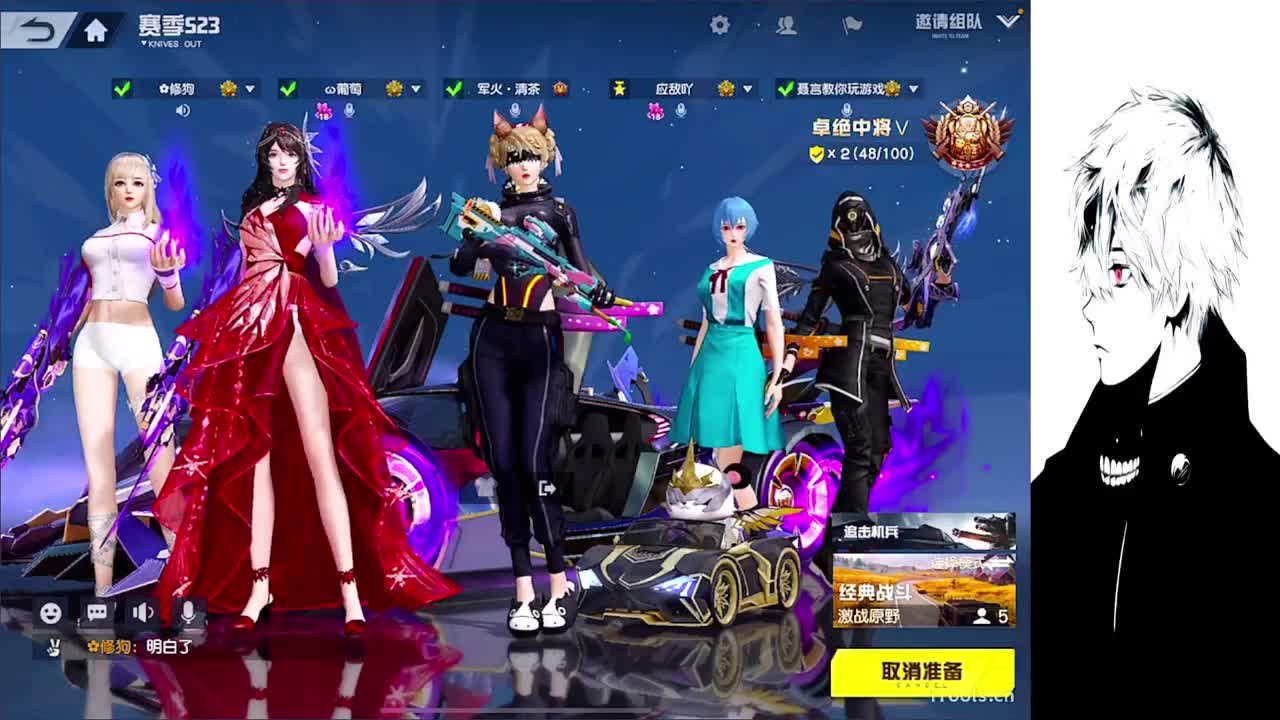The image size is (1280, 720).
Task: Open the smiley emote panel
Action: tap(50, 612)
